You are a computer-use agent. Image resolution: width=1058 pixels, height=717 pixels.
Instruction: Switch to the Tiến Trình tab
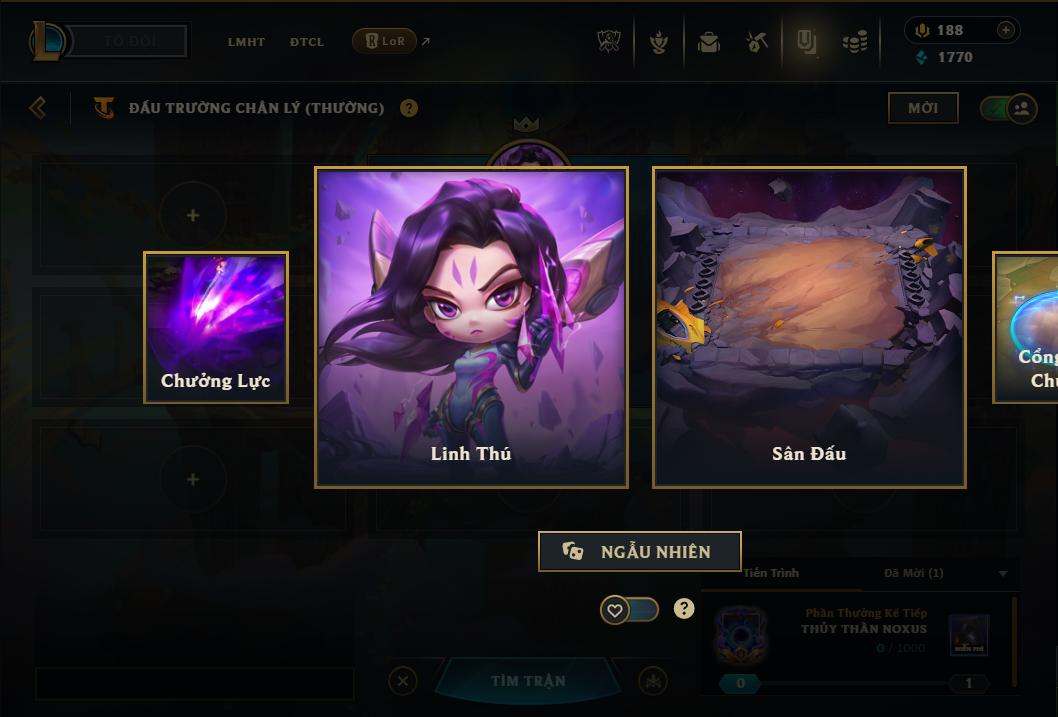(771, 573)
